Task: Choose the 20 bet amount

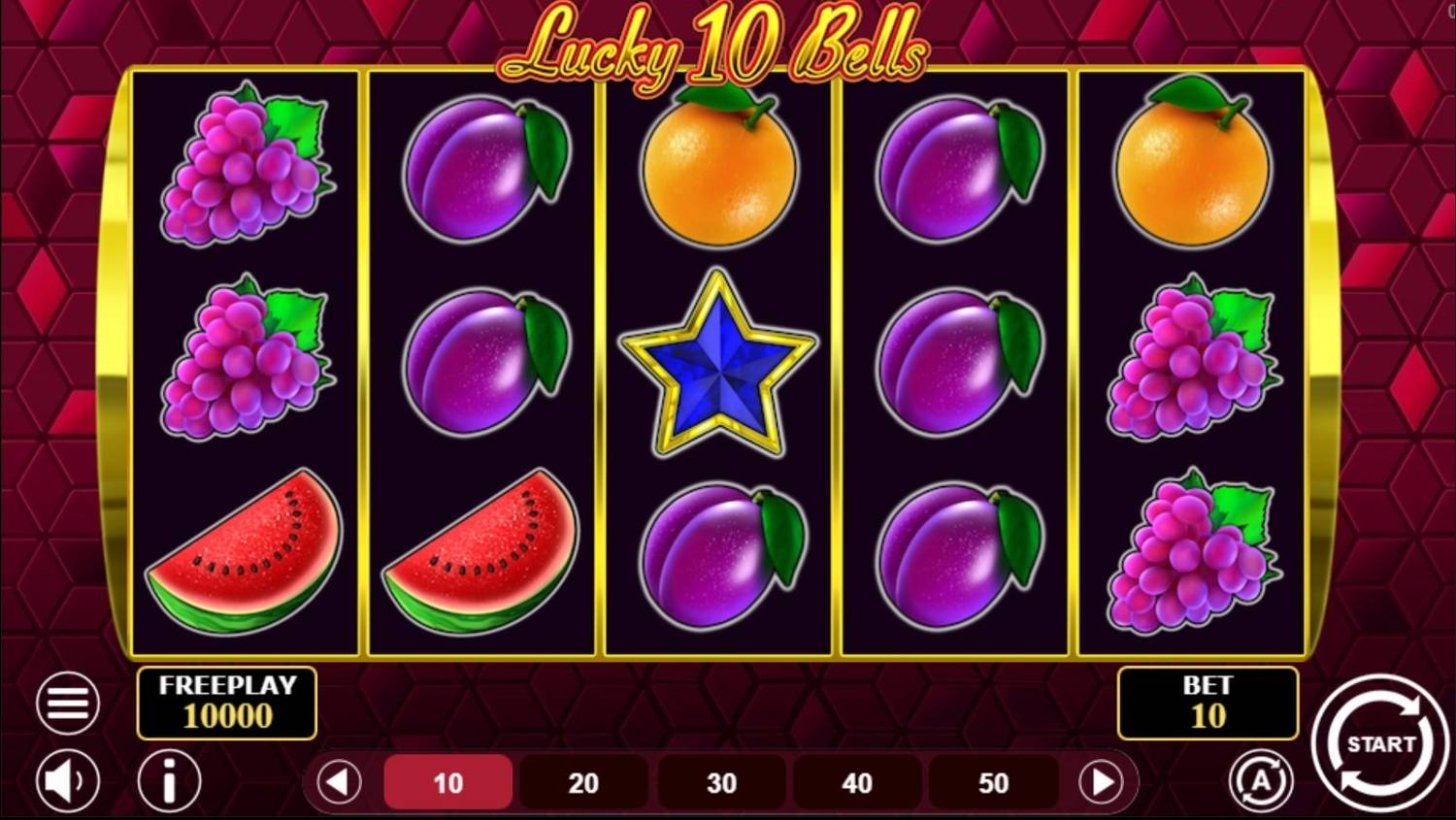Action: (x=583, y=782)
